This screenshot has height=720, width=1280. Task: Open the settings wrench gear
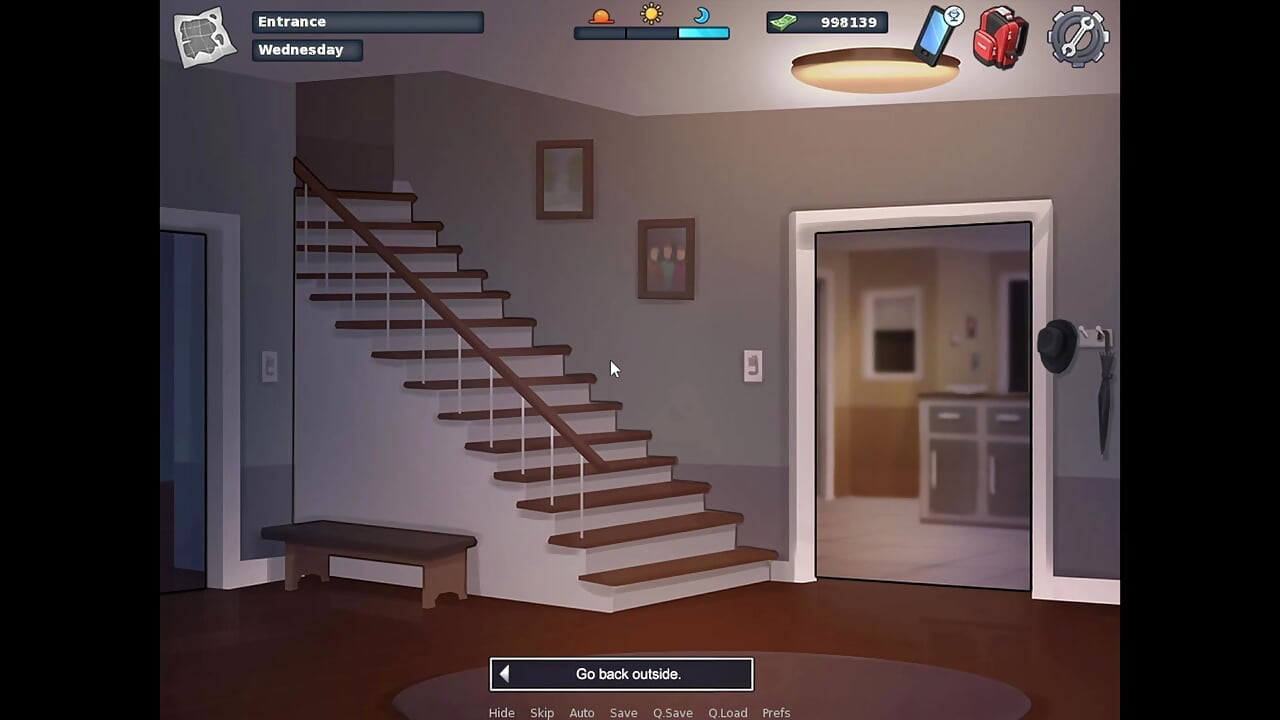(1077, 37)
